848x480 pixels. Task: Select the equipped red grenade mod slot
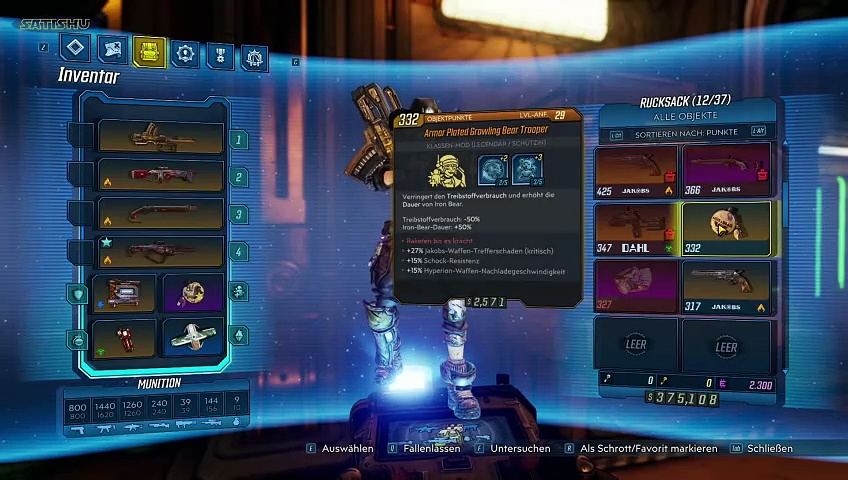click(x=125, y=337)
